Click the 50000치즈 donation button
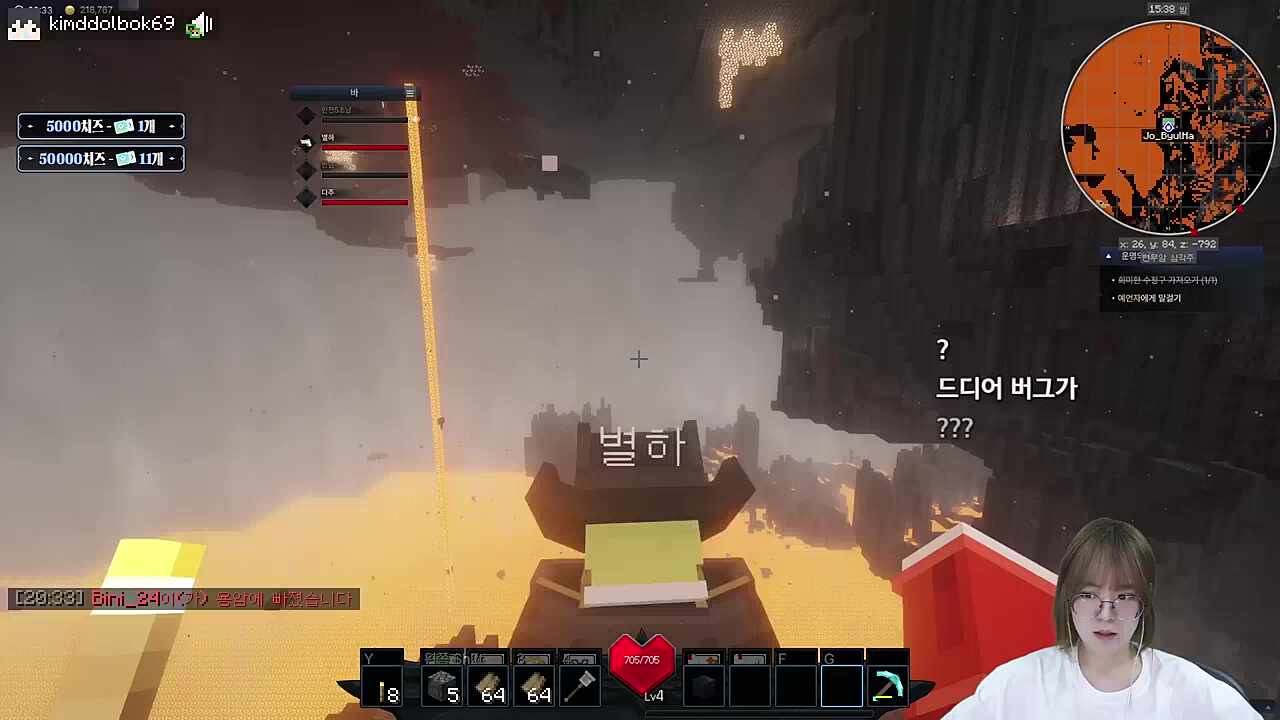Image resolution: width=1280 pixels, height=720 pixels. [100, 158]
